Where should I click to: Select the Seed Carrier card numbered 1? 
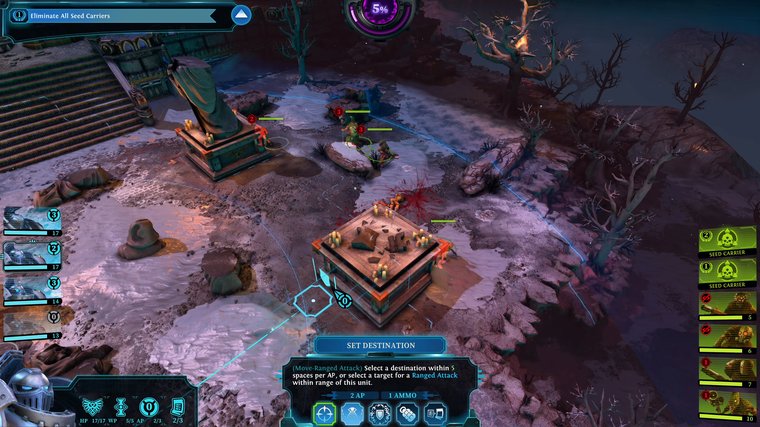pyautogui.click(x=727, y=272)
